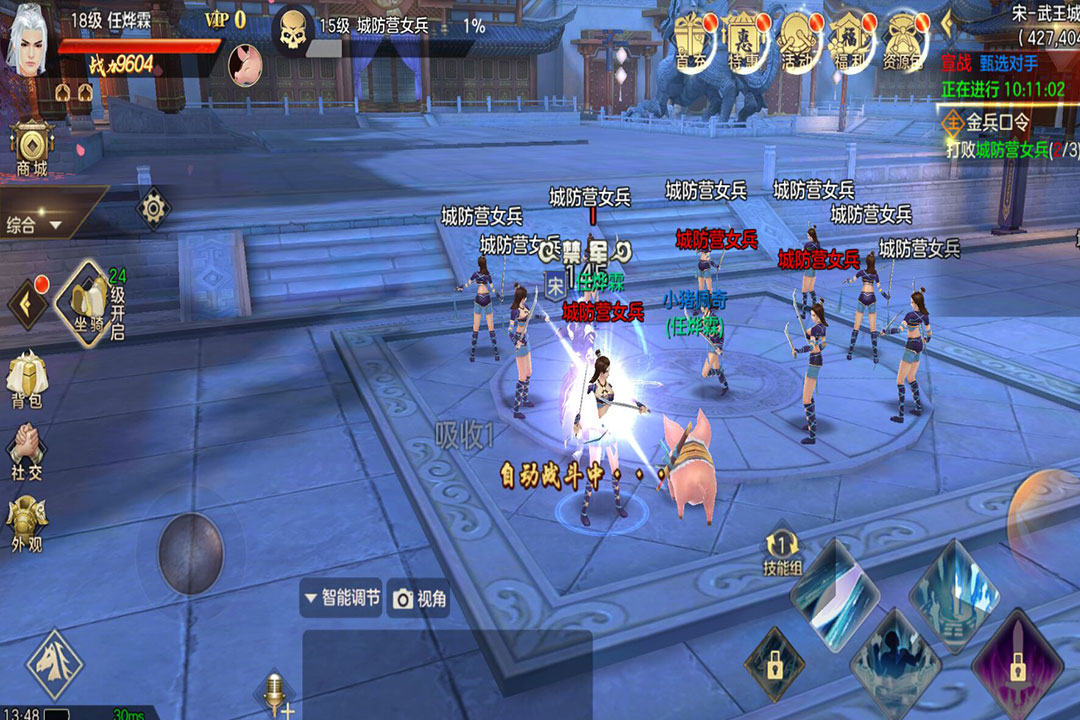Click the 视角 camera view button
This screenshot has height=720, width=1080.
(x=420, y=598)
